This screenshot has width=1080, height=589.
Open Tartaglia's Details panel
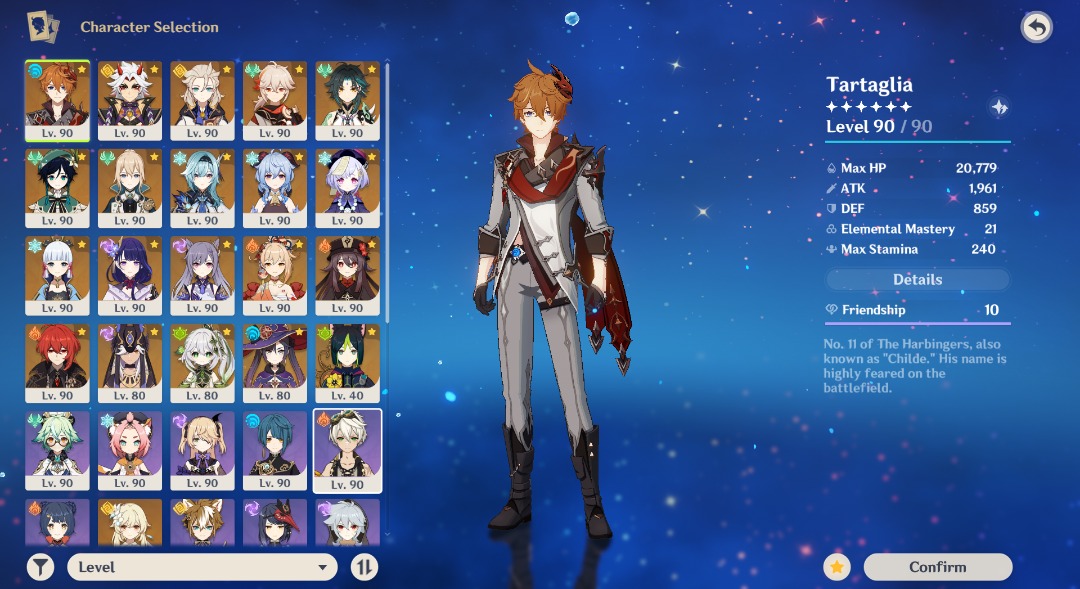pyautogui.click(x=917, y=280)
